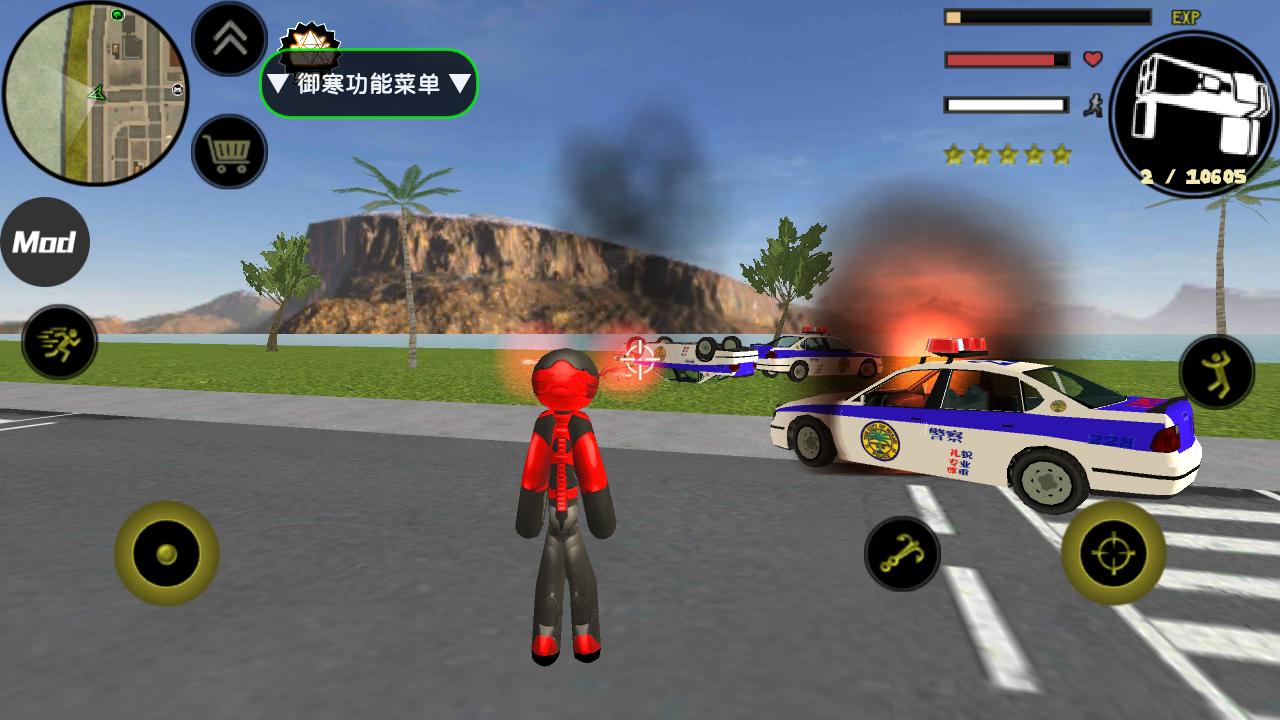The height and width of the screenshot is (720, 1280).
Task: Use the grappling hook rope button
Action: [x=902, y=553]
